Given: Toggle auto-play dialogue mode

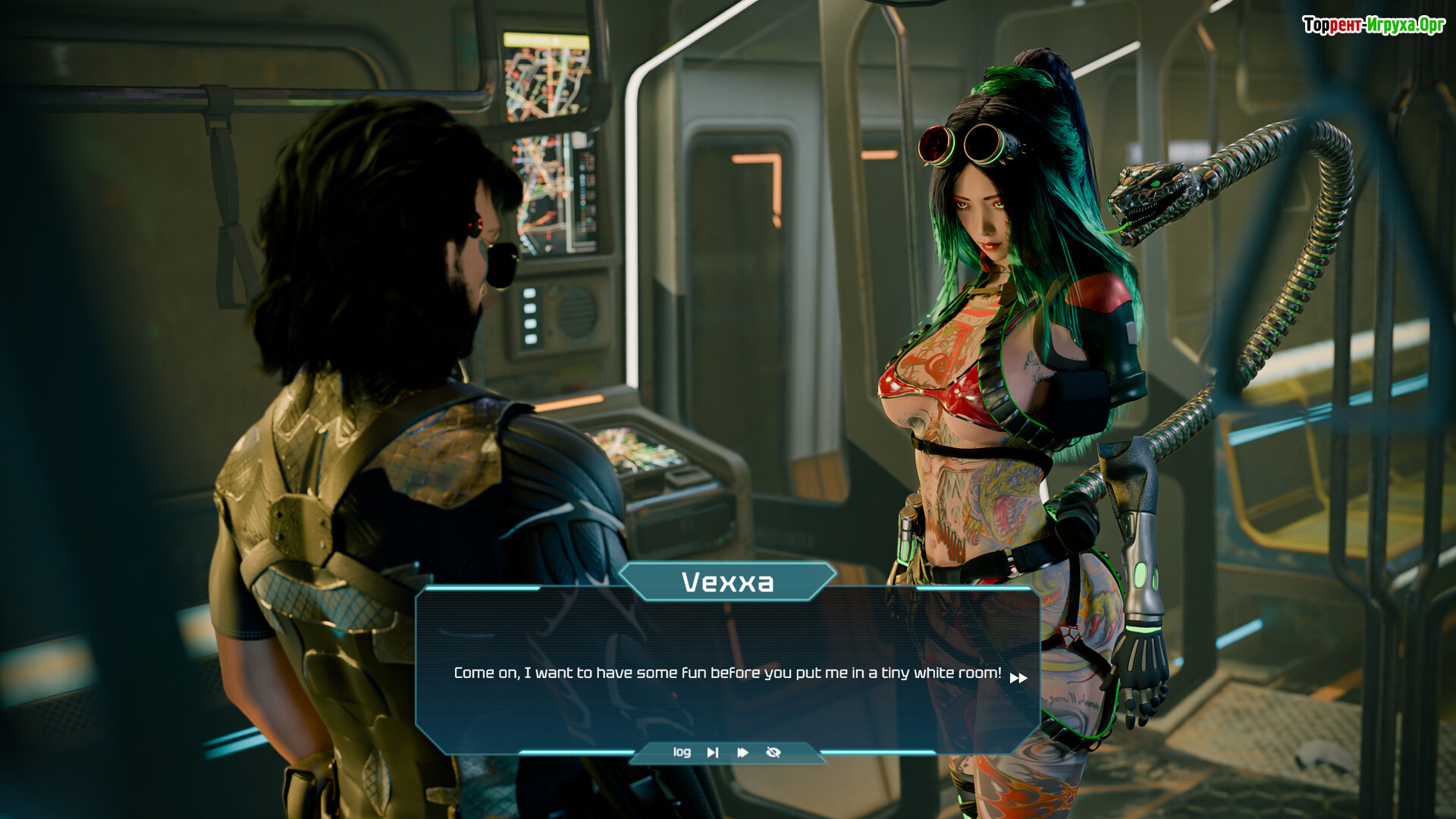Looking at the screenshot, I should 742,752.
